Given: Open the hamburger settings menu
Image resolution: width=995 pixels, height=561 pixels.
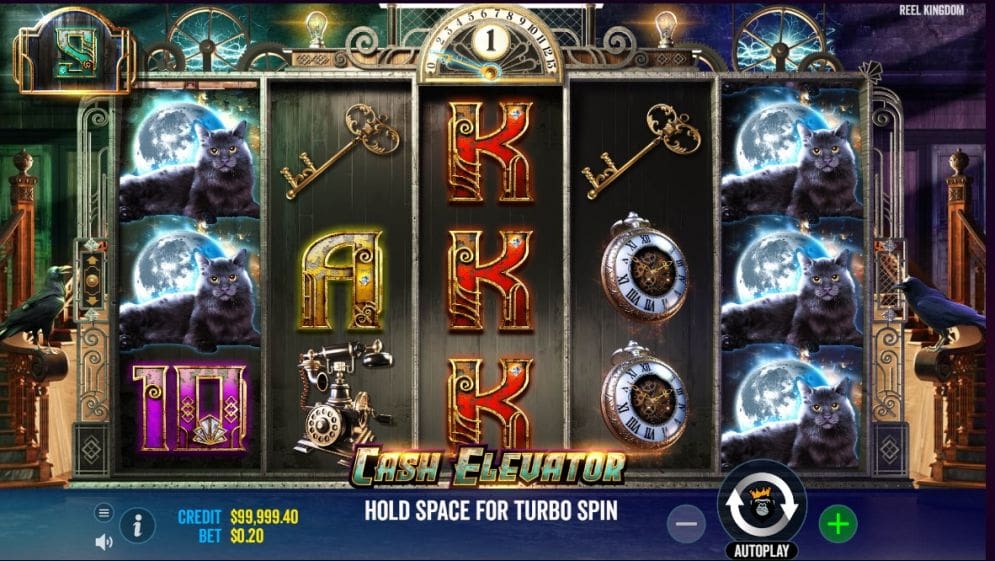Looking at the screenshot, I should coord(104,512).
